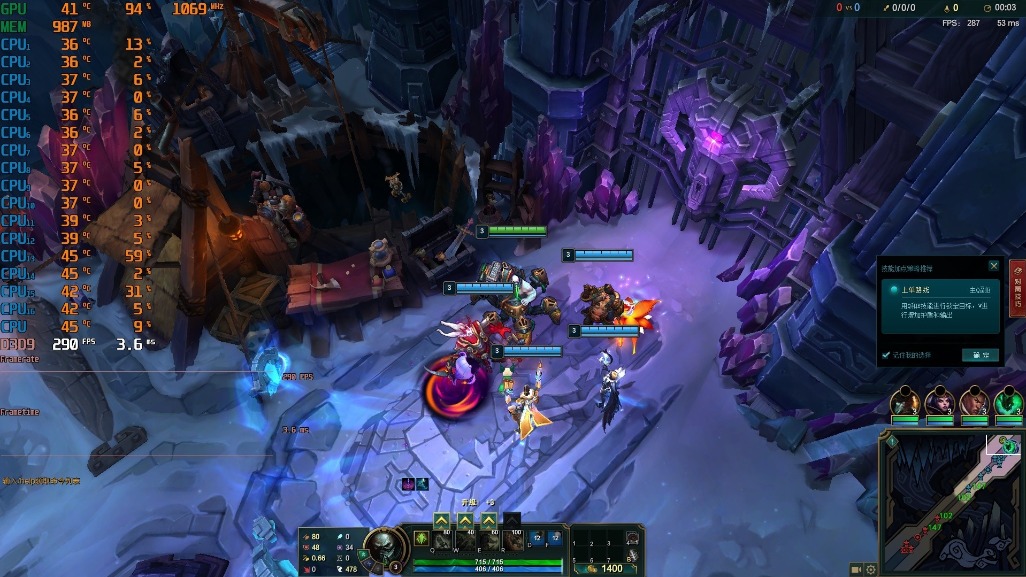
Task: Use the F summoner spell
Action: tap(556, 539)
